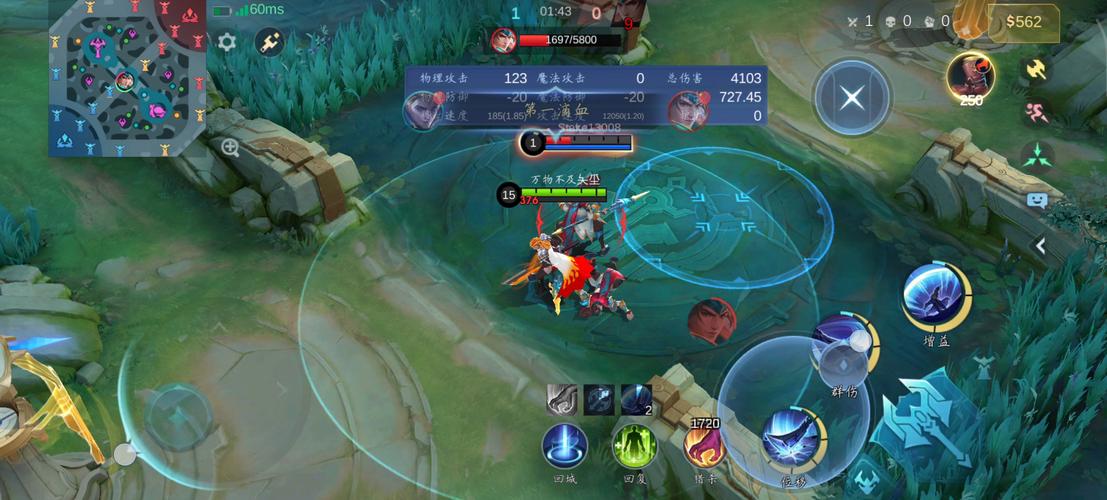The image size is (1107, 500).
Task: Activate the green 回复 heal button
Action: (x=634, y=445)
